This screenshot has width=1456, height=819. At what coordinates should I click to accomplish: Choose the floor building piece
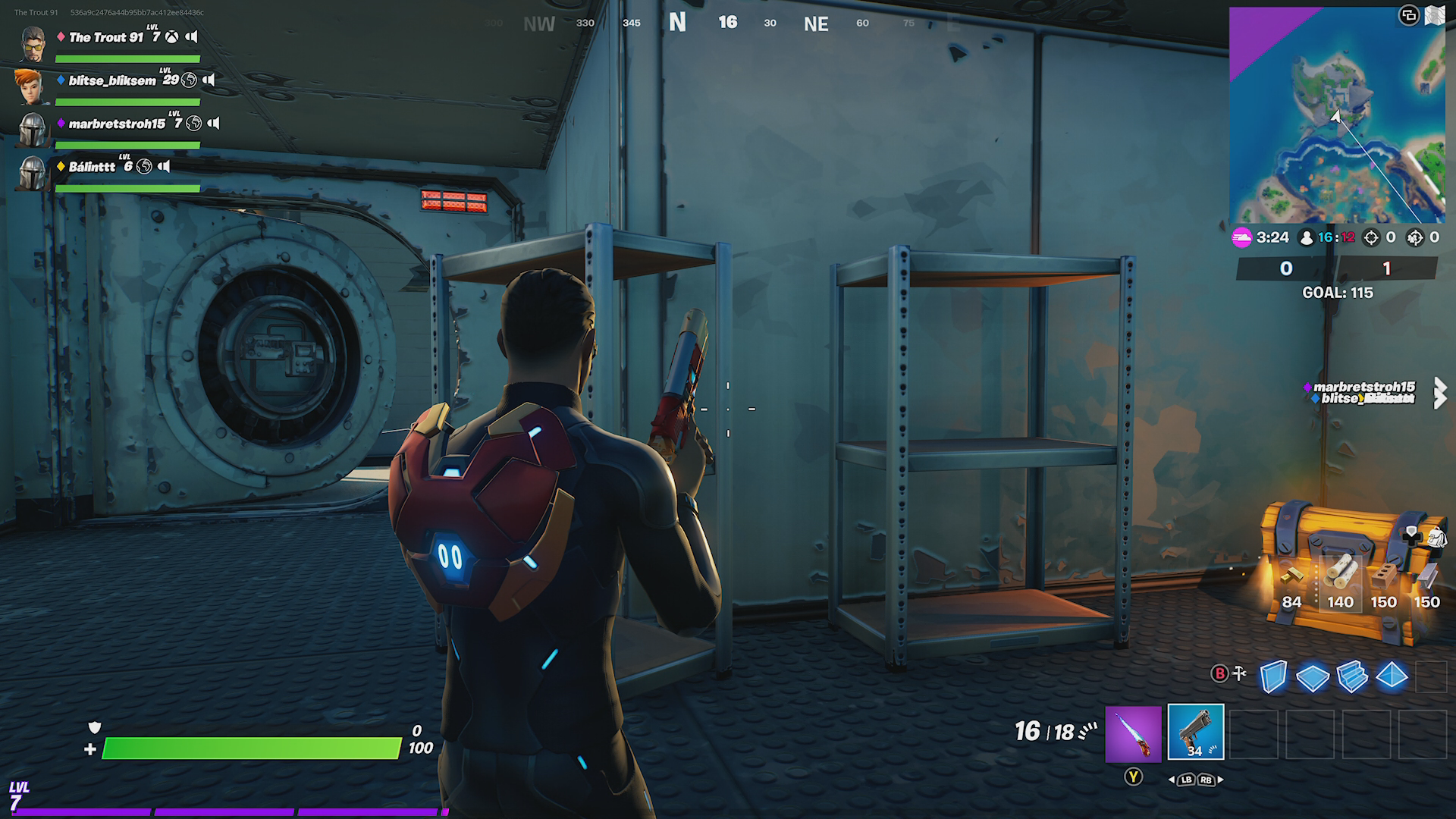(x=1312, y=676)
